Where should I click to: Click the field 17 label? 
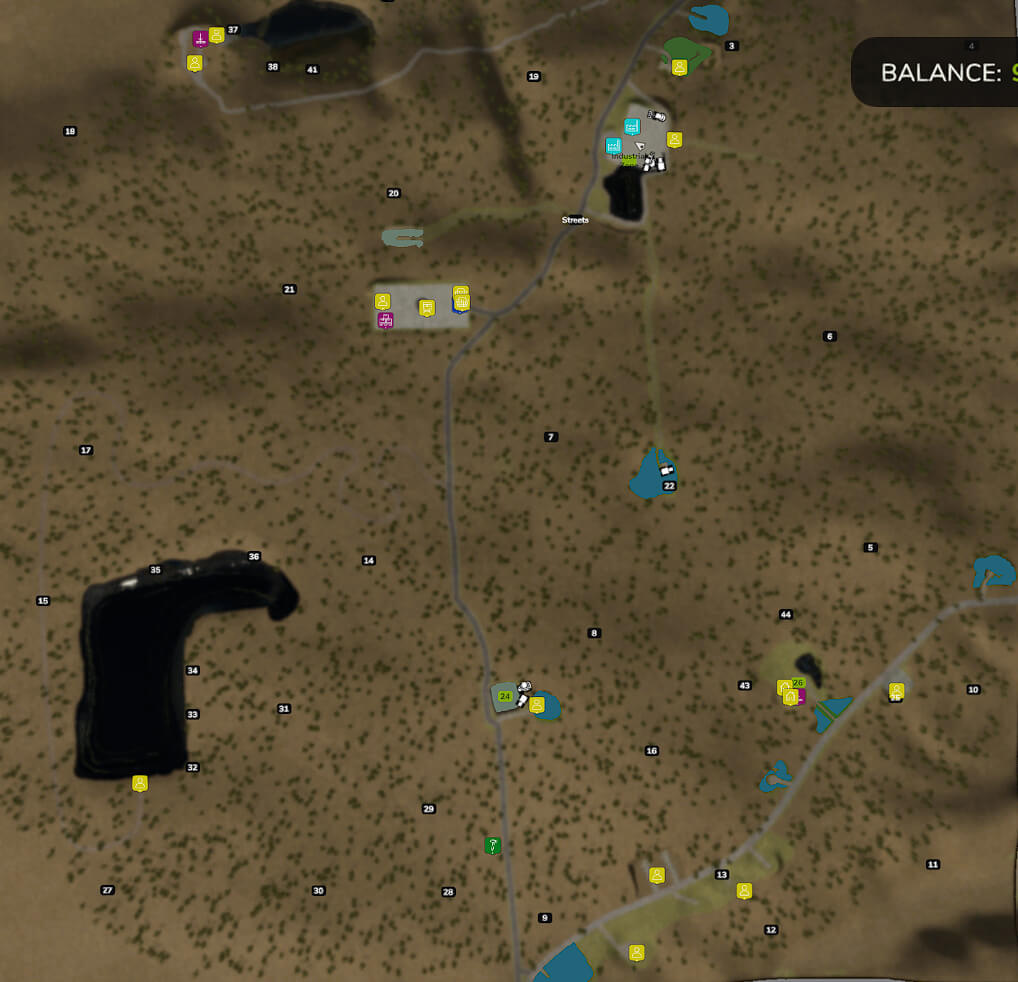[86, 451]
